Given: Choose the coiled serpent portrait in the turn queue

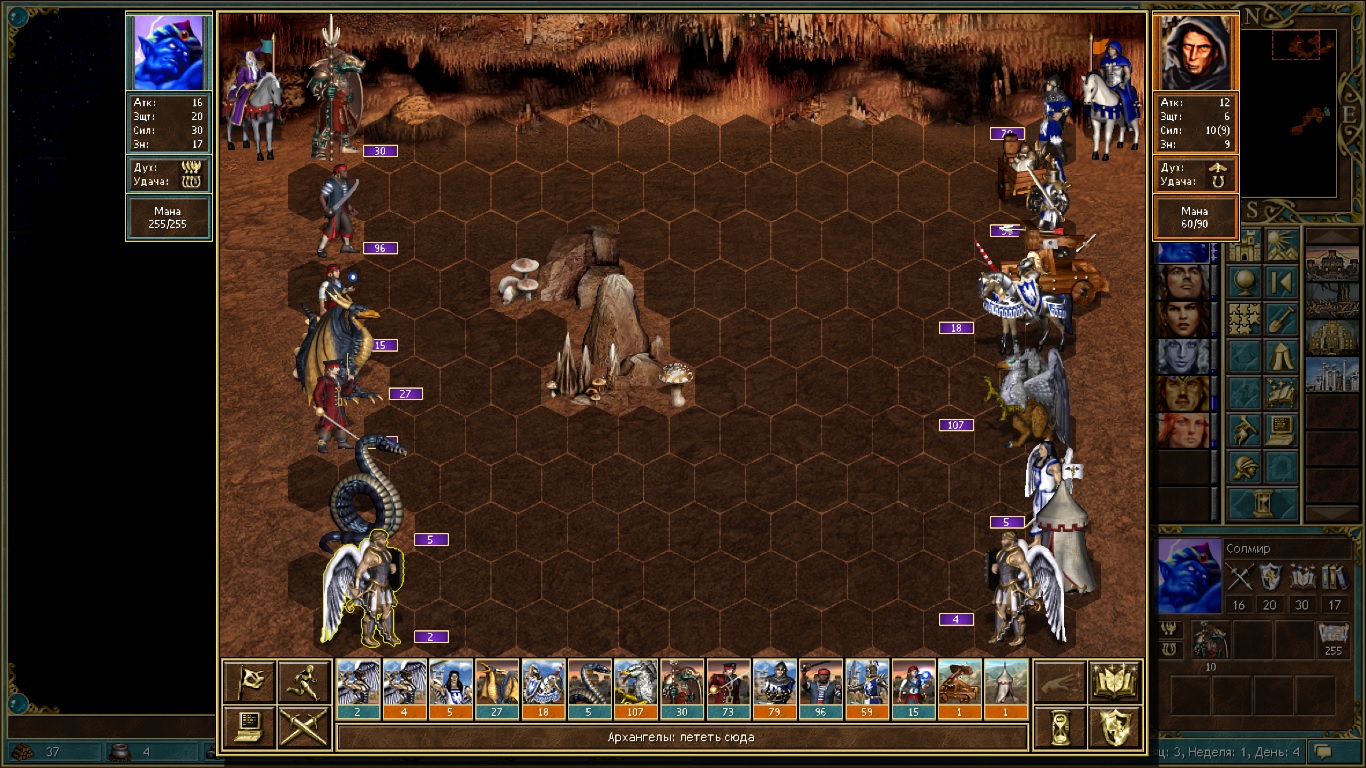Looking at the screenshot, I should pos(589,689).
